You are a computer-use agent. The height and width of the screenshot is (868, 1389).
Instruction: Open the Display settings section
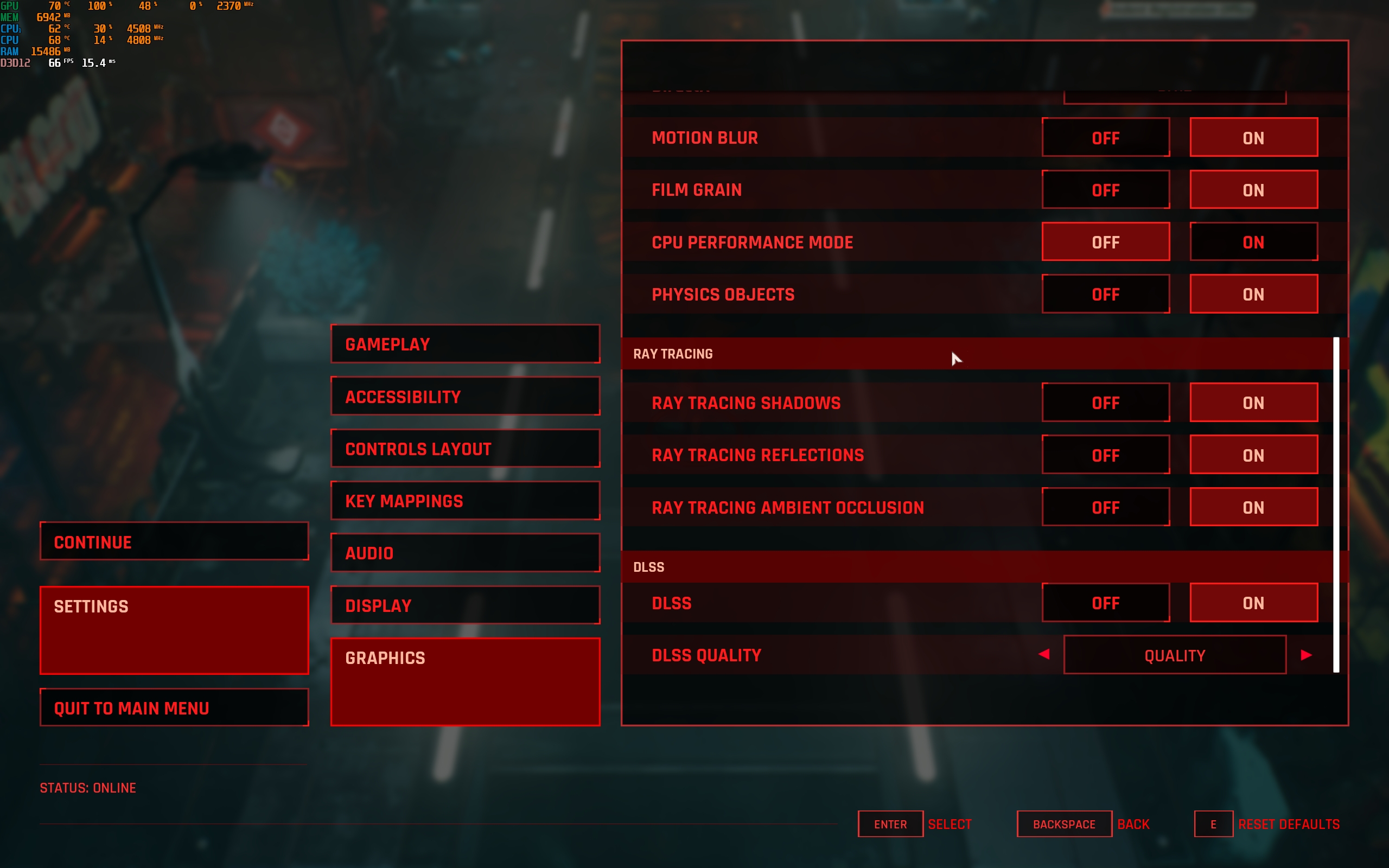(x=465, y=605)
